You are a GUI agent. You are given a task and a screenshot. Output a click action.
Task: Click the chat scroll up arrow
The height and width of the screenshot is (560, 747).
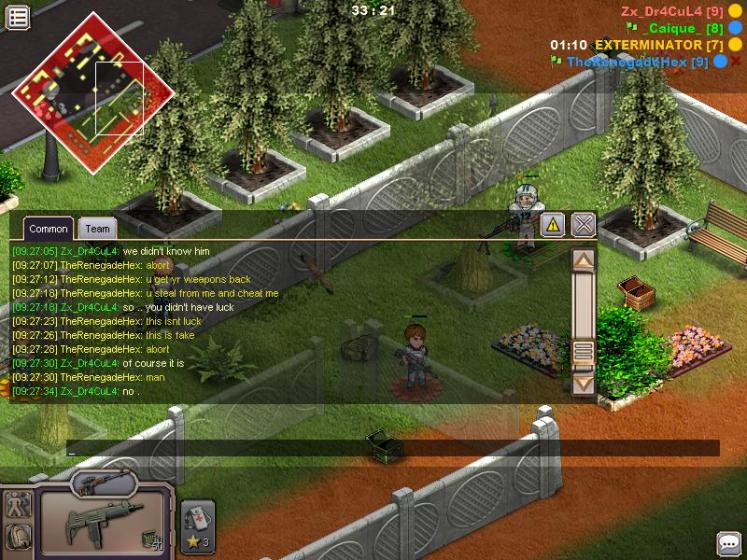point(583,260)
